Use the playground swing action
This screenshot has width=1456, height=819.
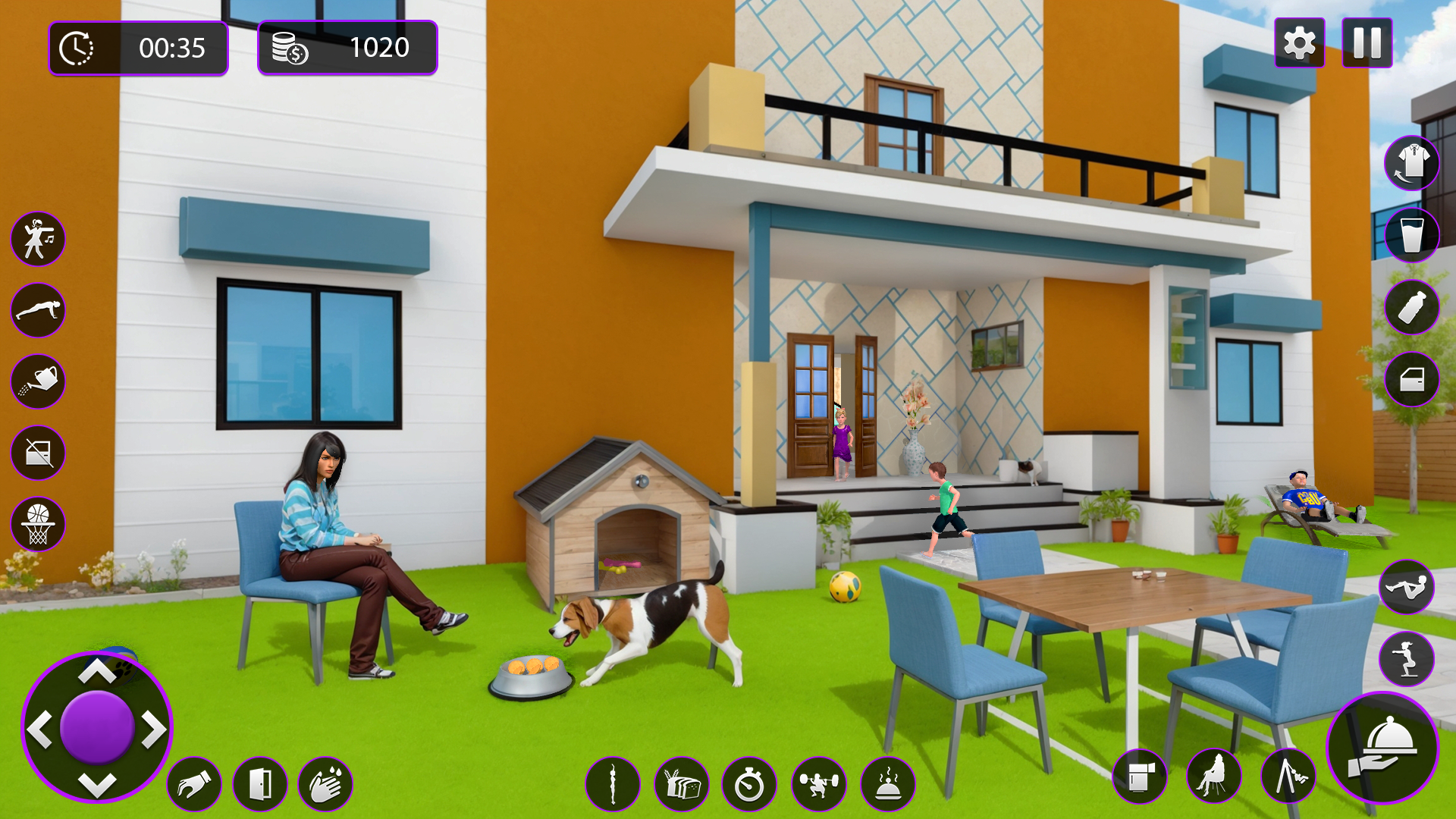pos(1288,777)
